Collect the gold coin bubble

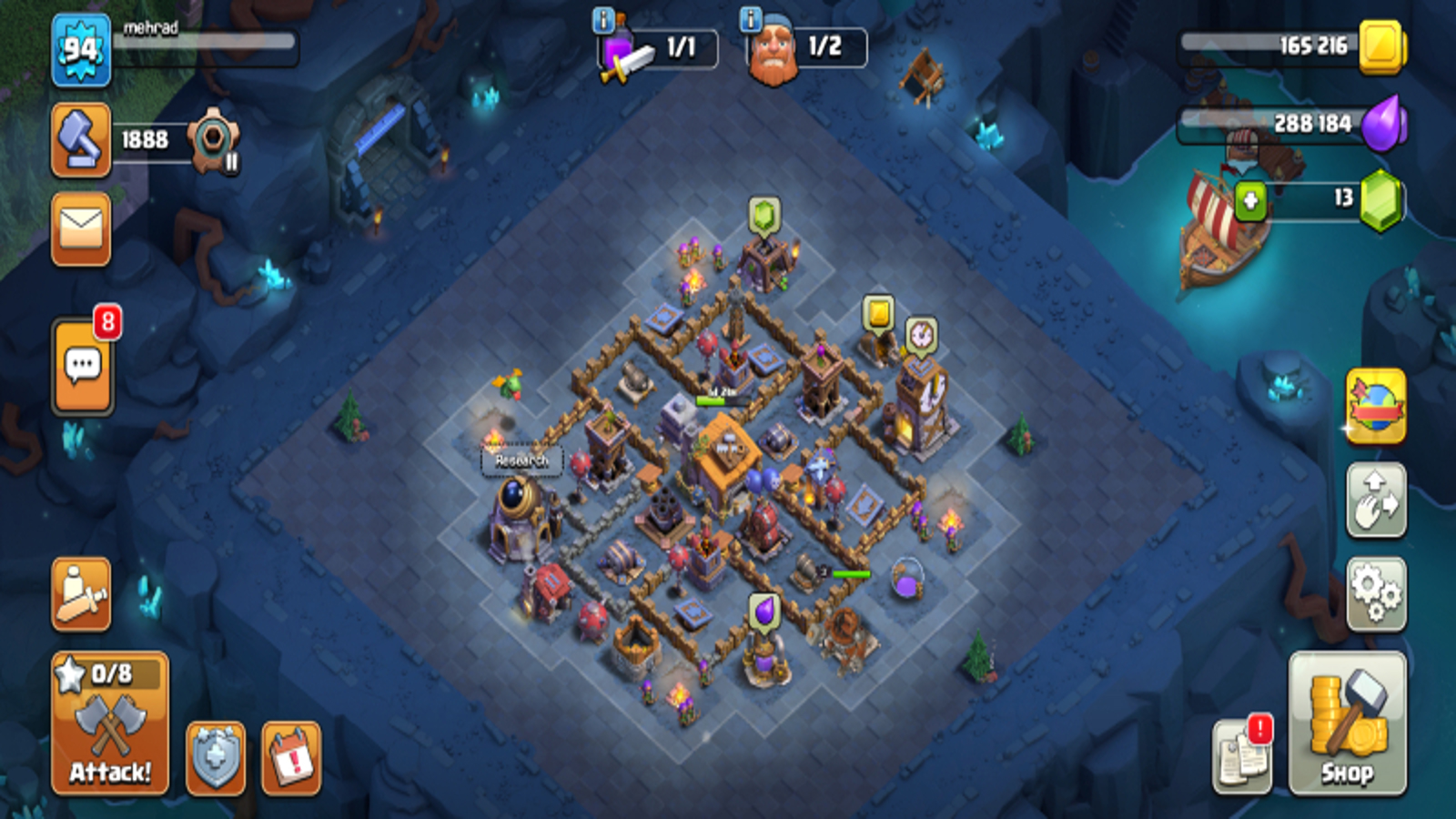point(878,314)
